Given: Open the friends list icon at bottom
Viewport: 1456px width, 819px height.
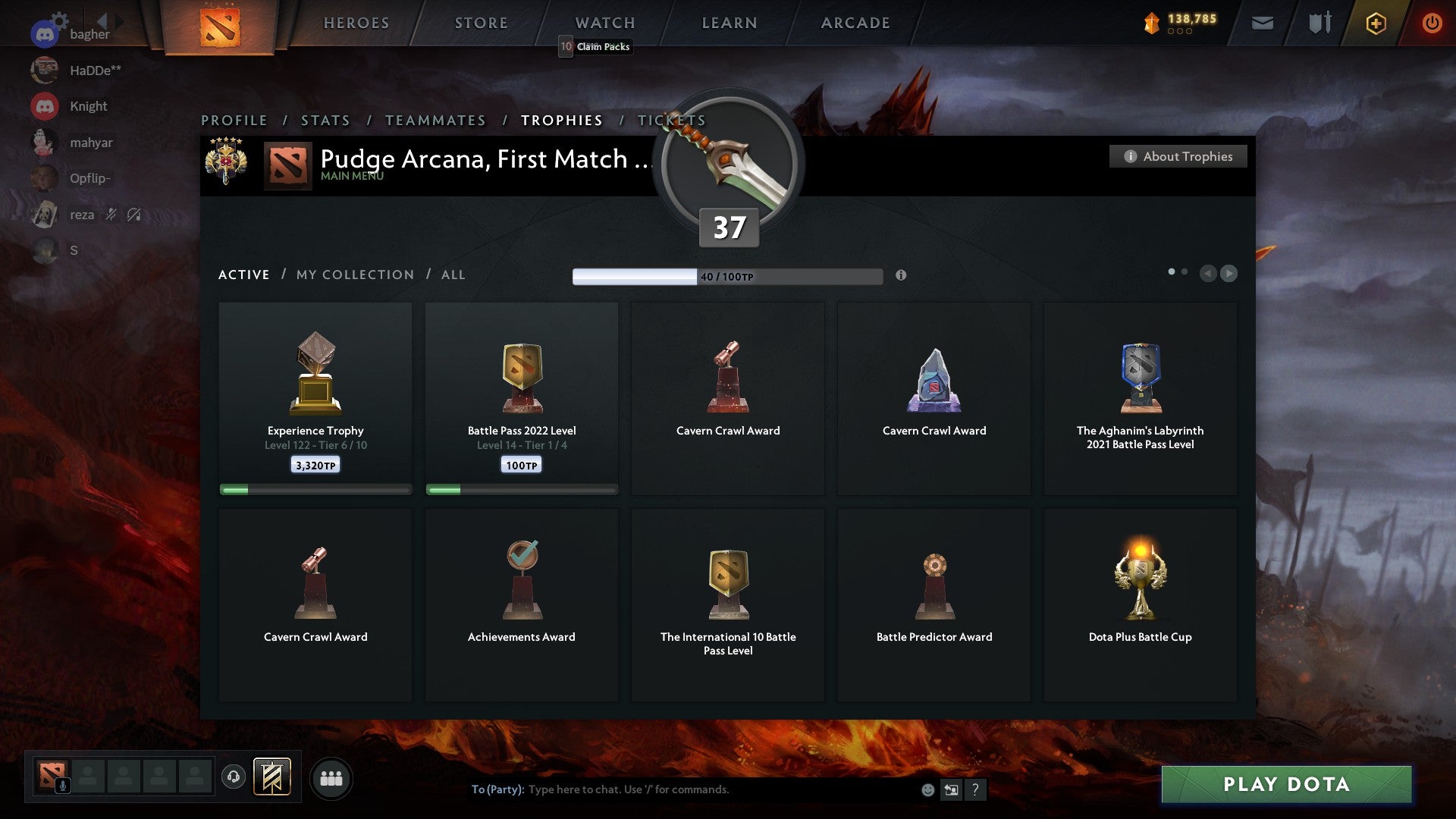Looking at the screenshot, I should tap(331, 778).
